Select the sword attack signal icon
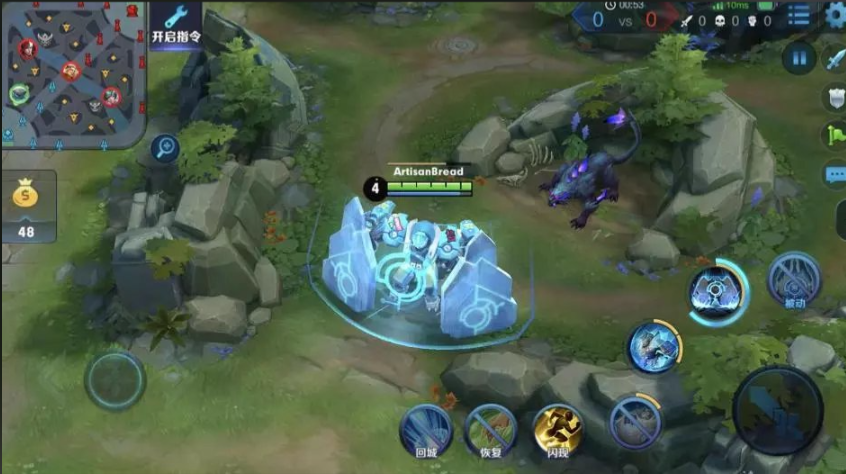Screen dimensions: 846x474 [835, 58]
